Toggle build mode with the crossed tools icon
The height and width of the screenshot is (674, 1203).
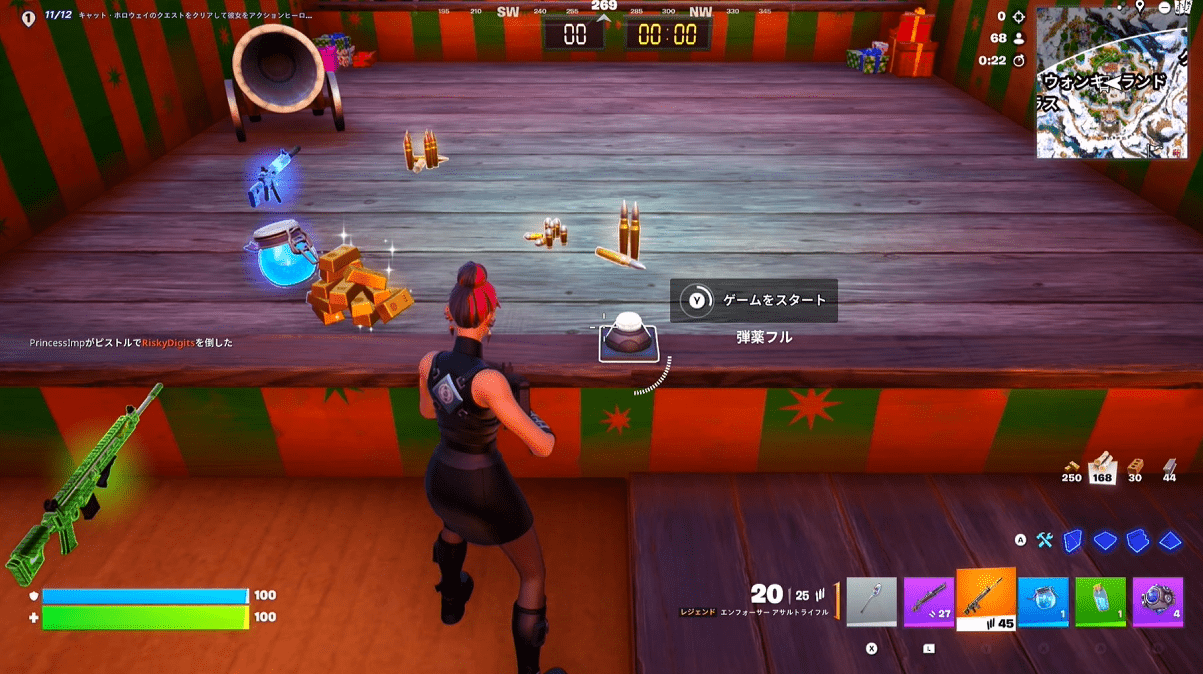pos(1045,541)
